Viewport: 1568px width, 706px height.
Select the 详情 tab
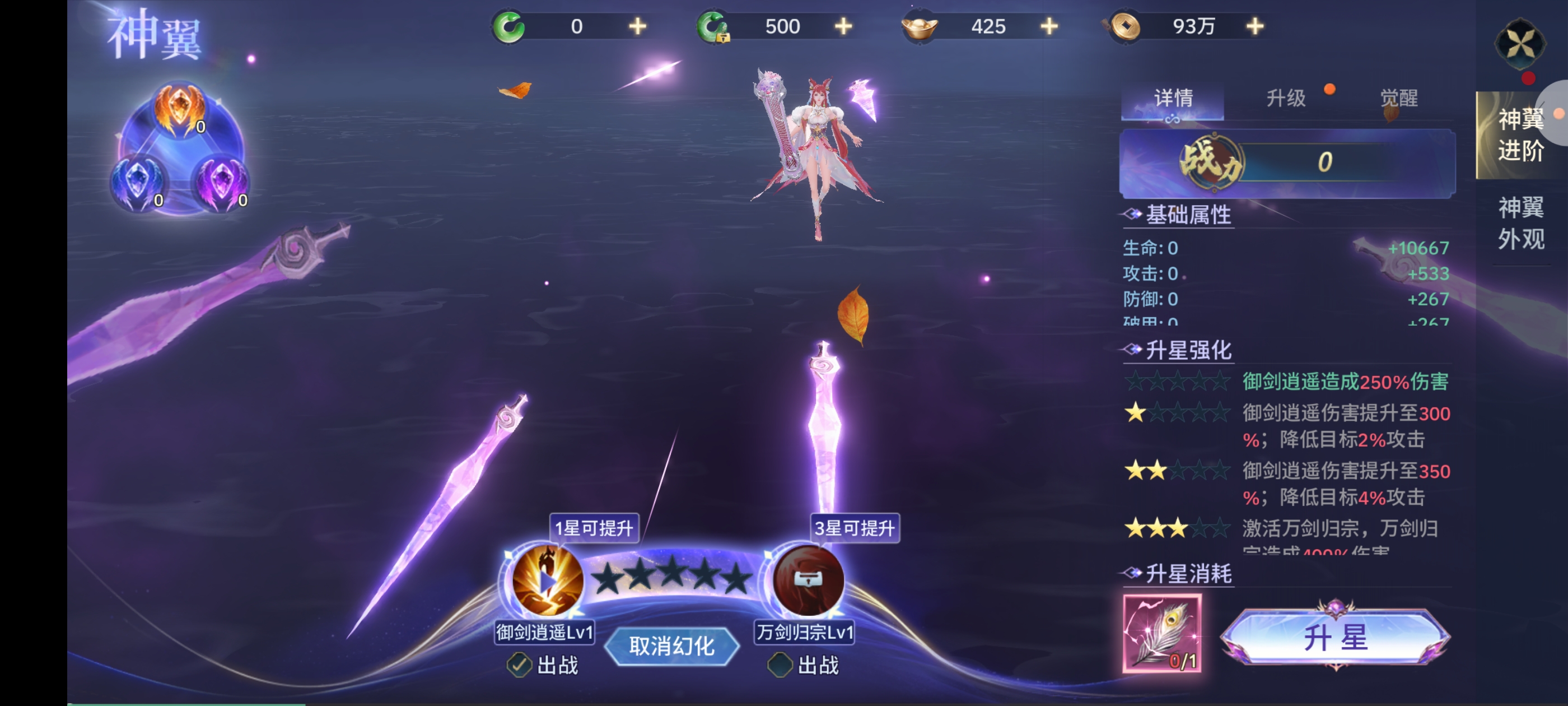tap(1173, 99)
